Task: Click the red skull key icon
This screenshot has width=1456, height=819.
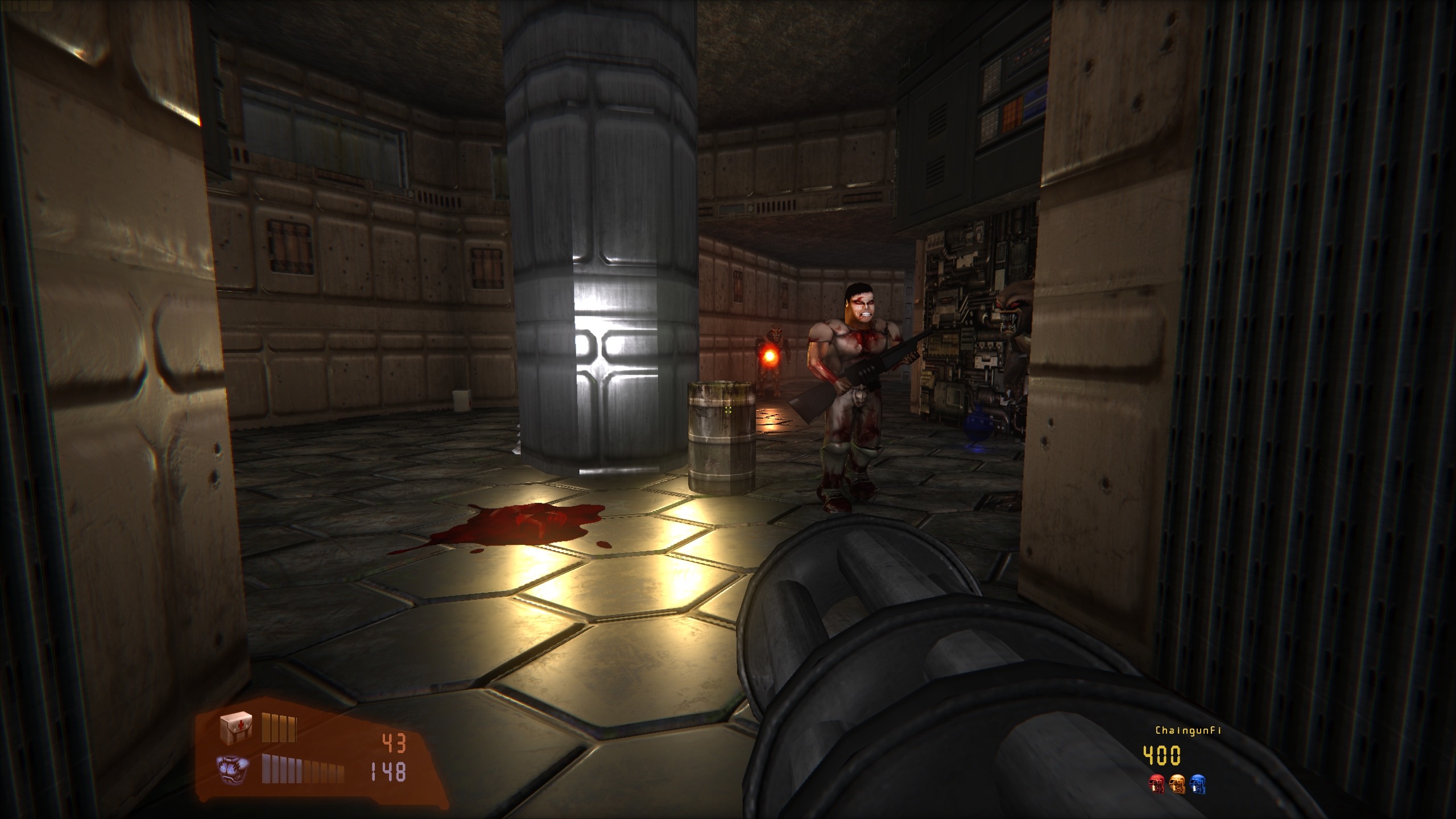Action: tap(1156, 784)
